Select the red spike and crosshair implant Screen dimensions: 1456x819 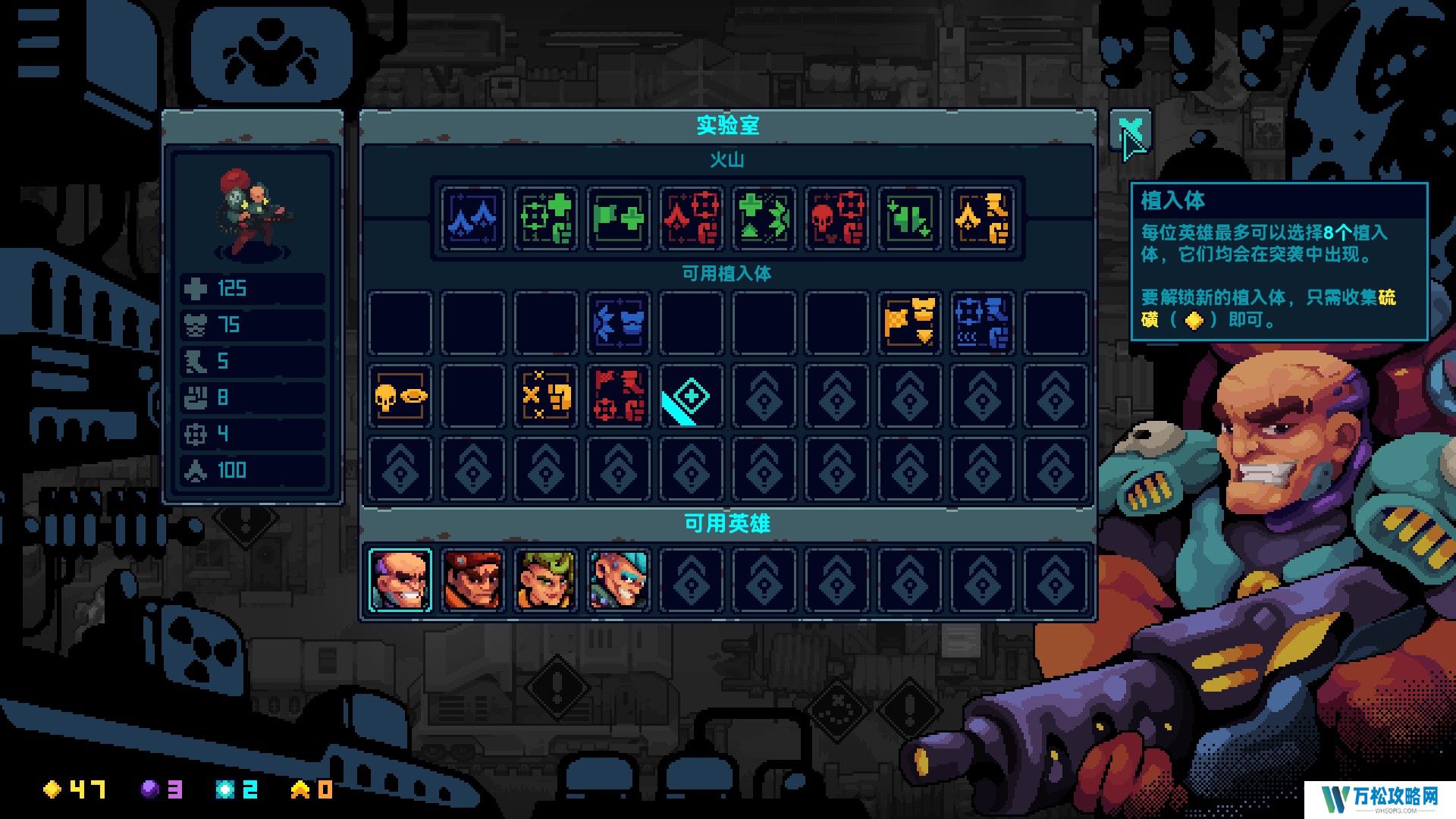[x=692, y=218]
